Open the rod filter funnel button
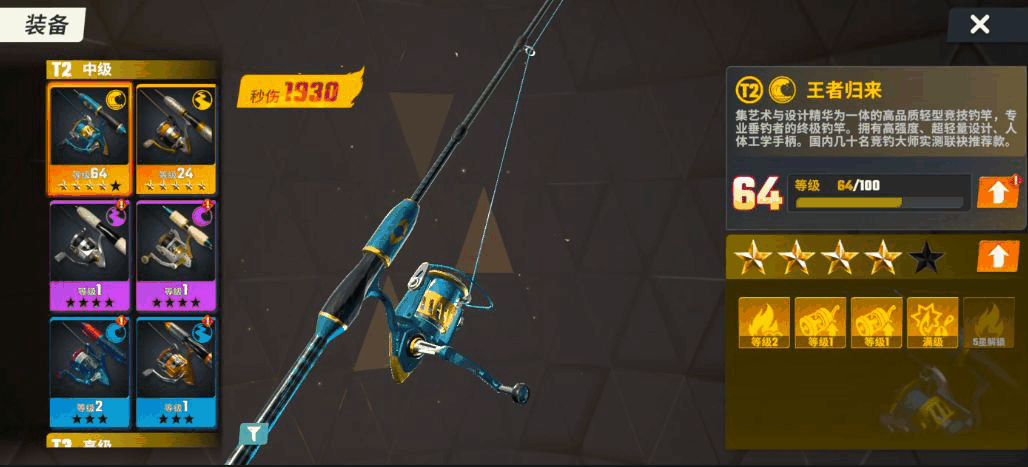The height and width of the screenshot is (467, 1028). [254, 433]
